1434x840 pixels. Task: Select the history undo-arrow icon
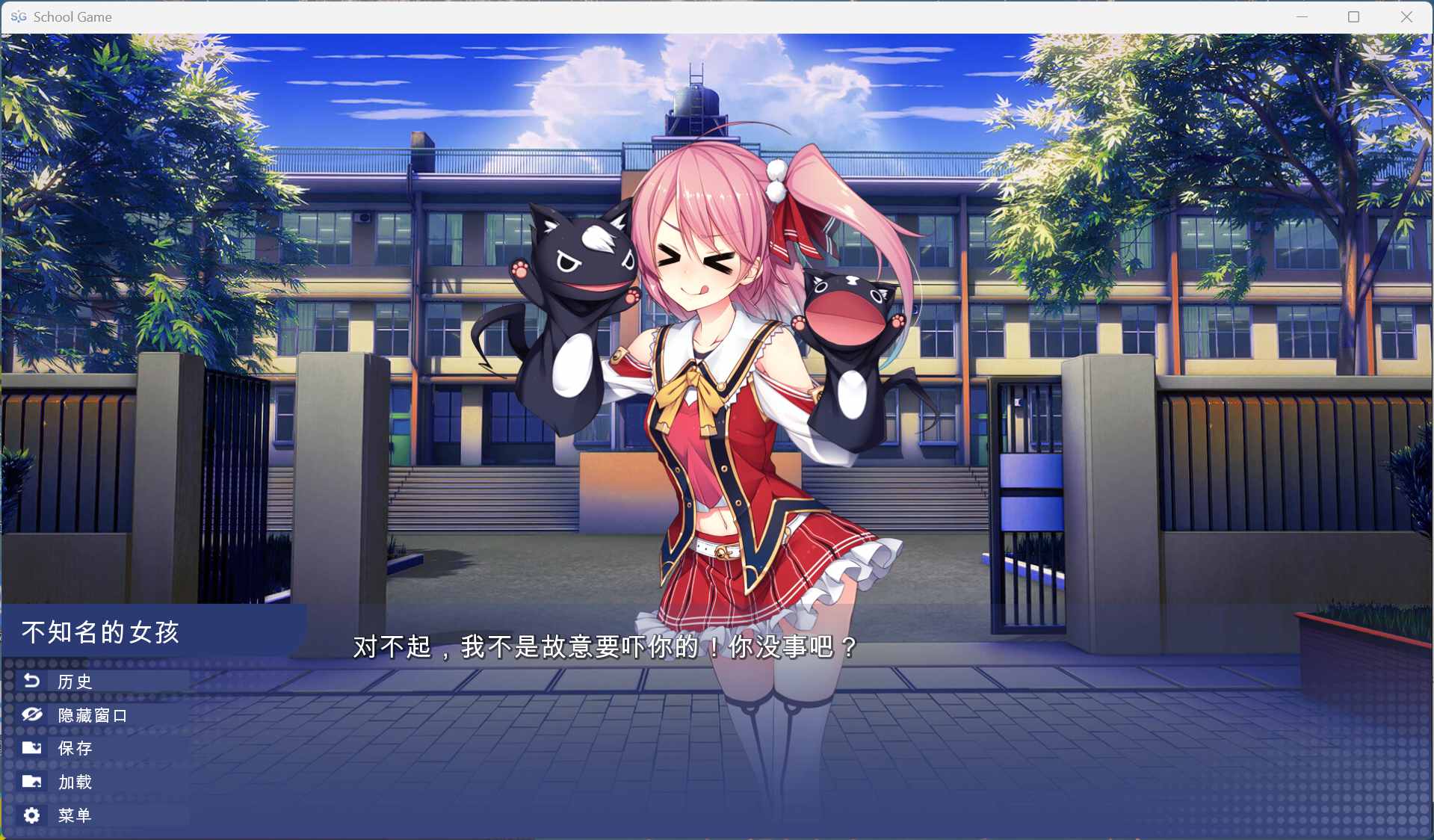(x=31, y=681)
